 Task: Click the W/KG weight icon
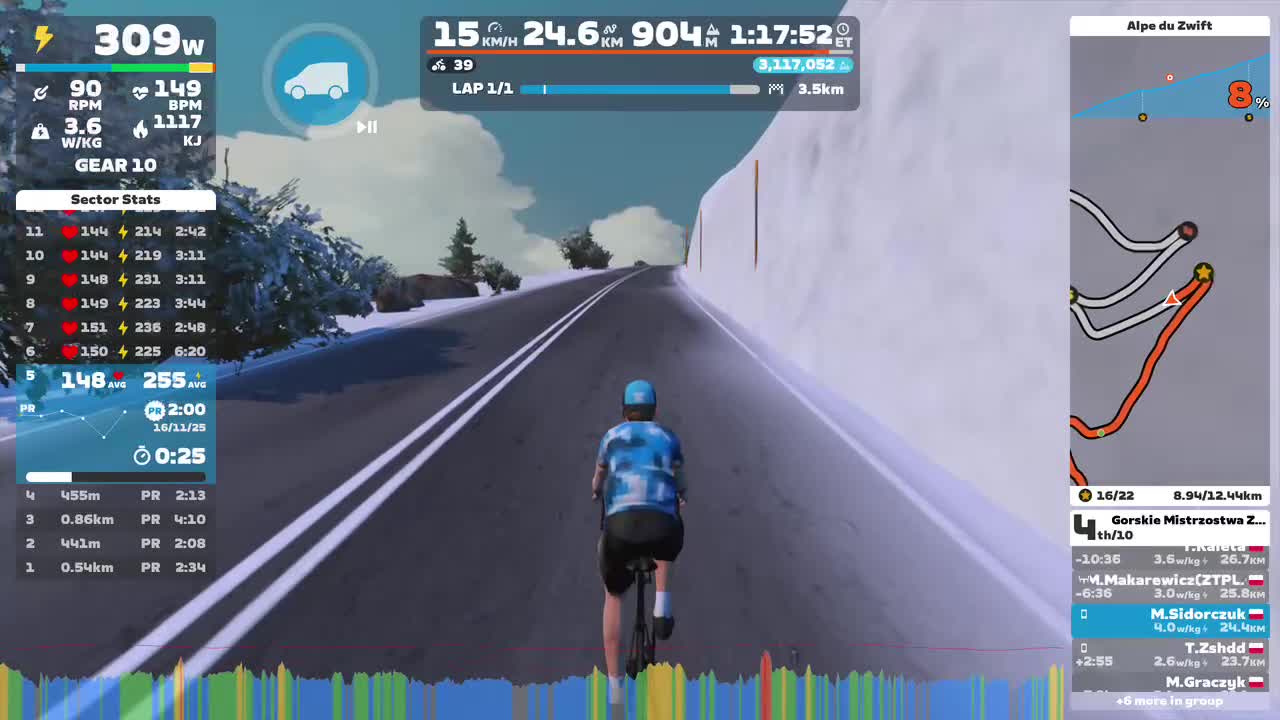click(41, 131)
